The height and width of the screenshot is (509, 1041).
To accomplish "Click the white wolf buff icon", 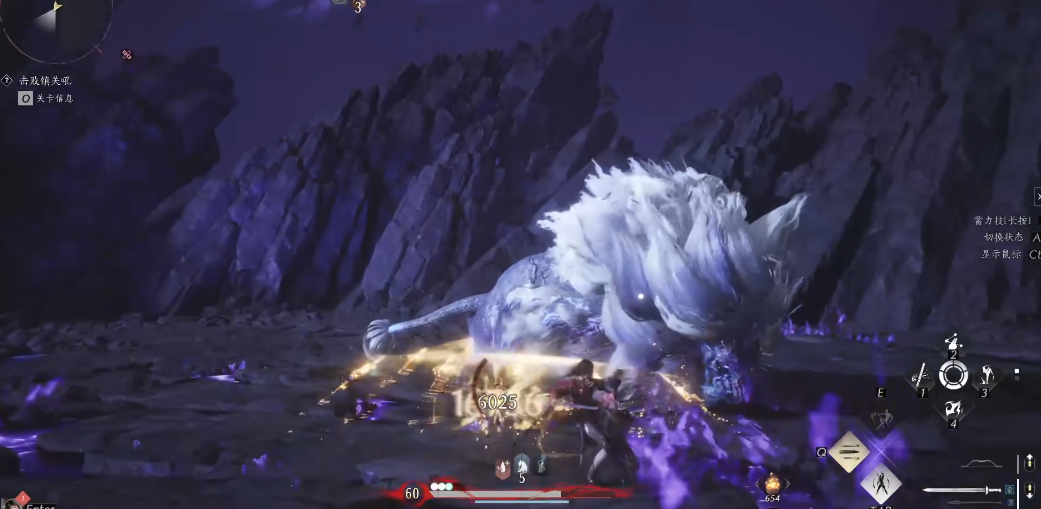I will click(x=521, y=463).
